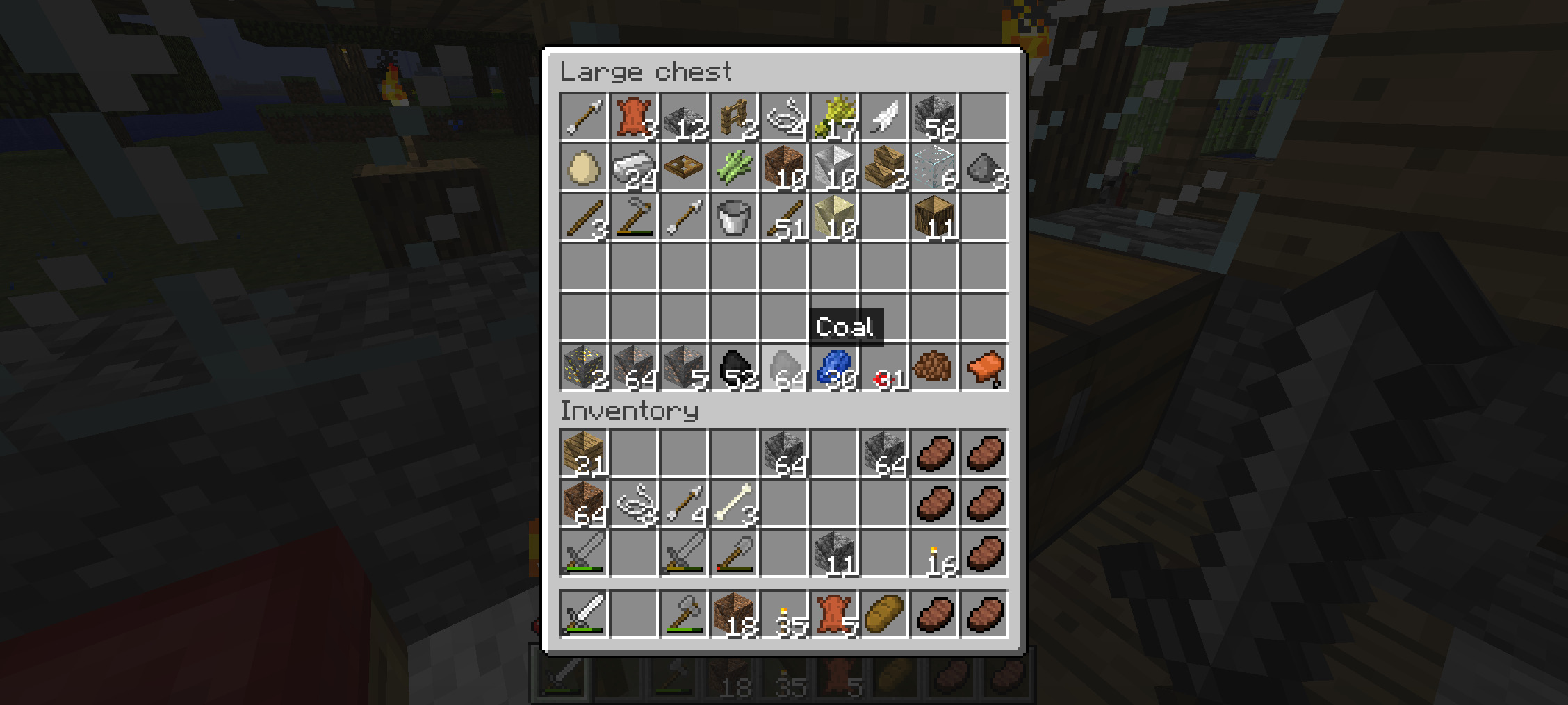Take the fence pieces from the chest
Image resolution: width=1568 pixels, height=705 pixels.
tap(734, 117)
